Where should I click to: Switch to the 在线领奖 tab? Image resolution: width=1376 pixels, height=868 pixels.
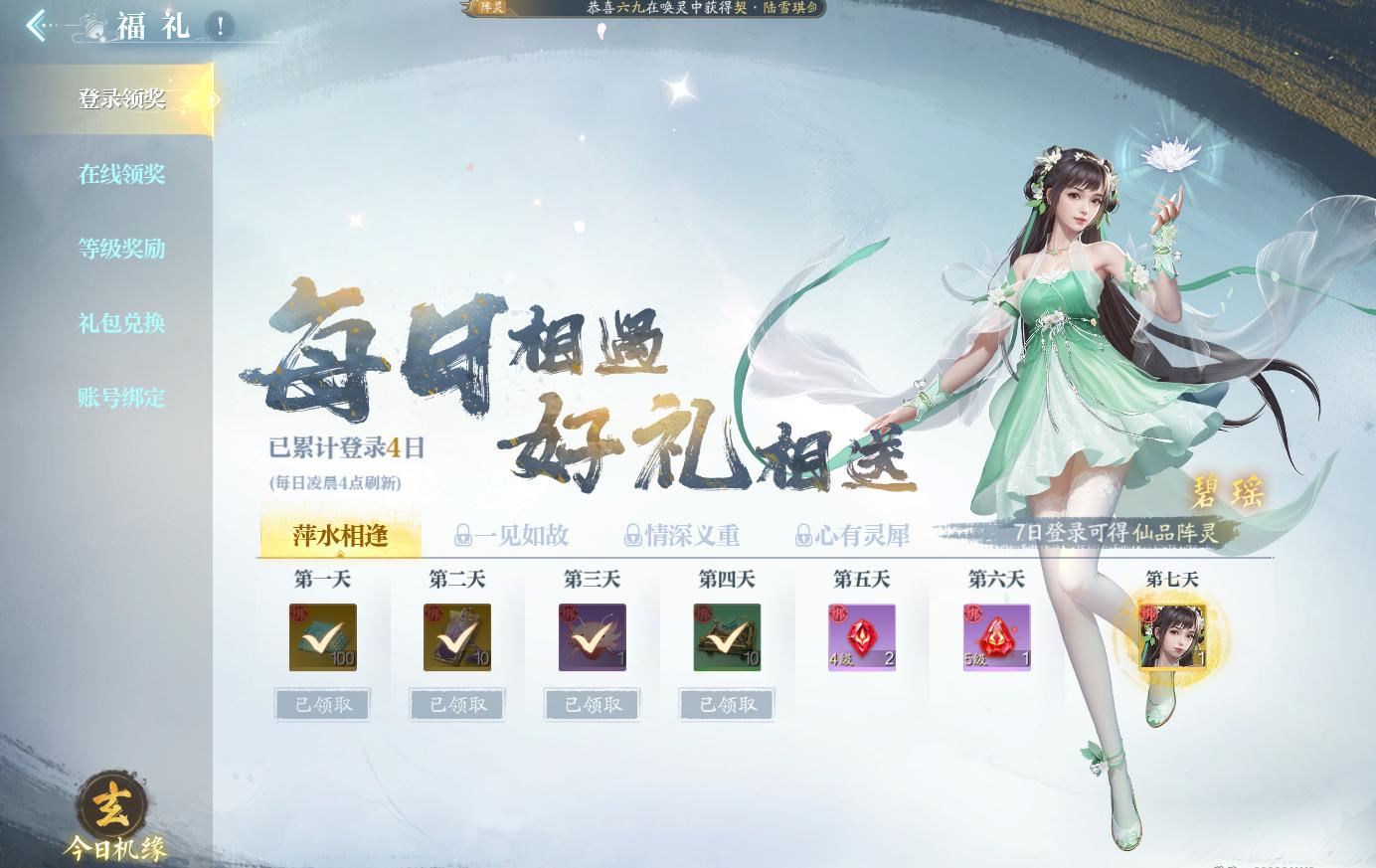coord(119,174)
